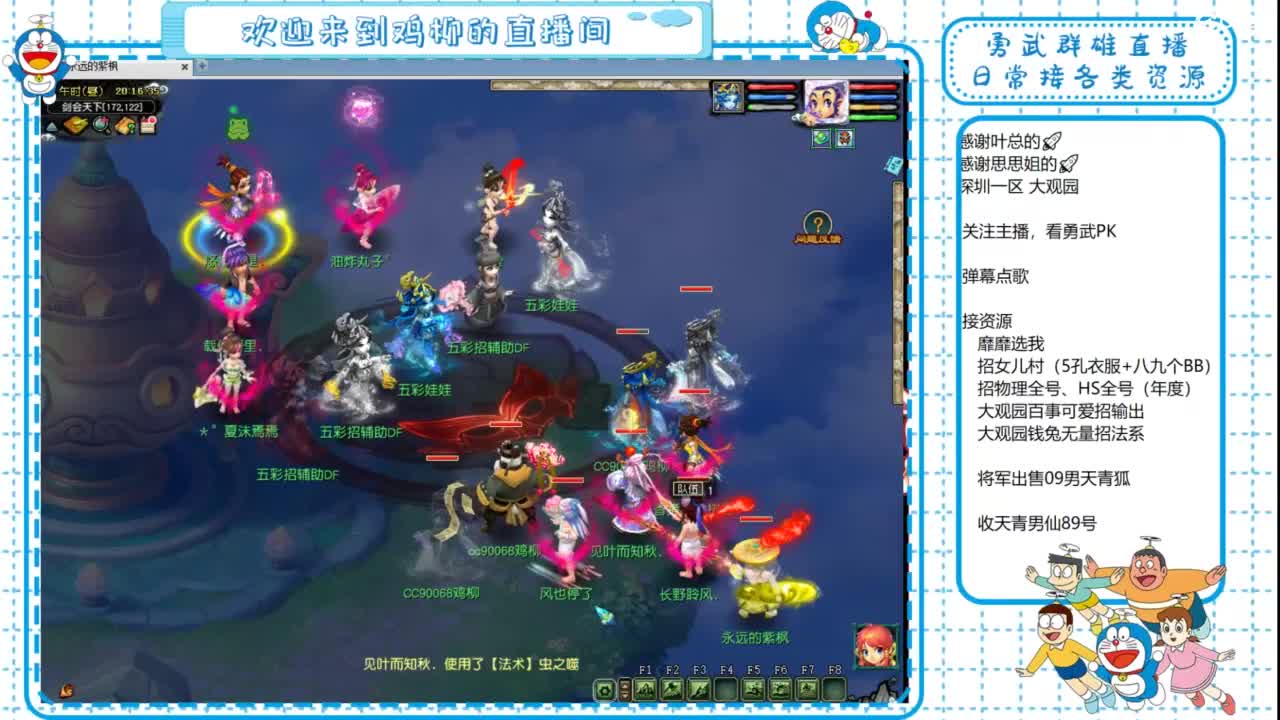The image size is (1280, 720).
Task: Toggle the weather swirl icon beside the game clock
Action: tap(164, 91)
